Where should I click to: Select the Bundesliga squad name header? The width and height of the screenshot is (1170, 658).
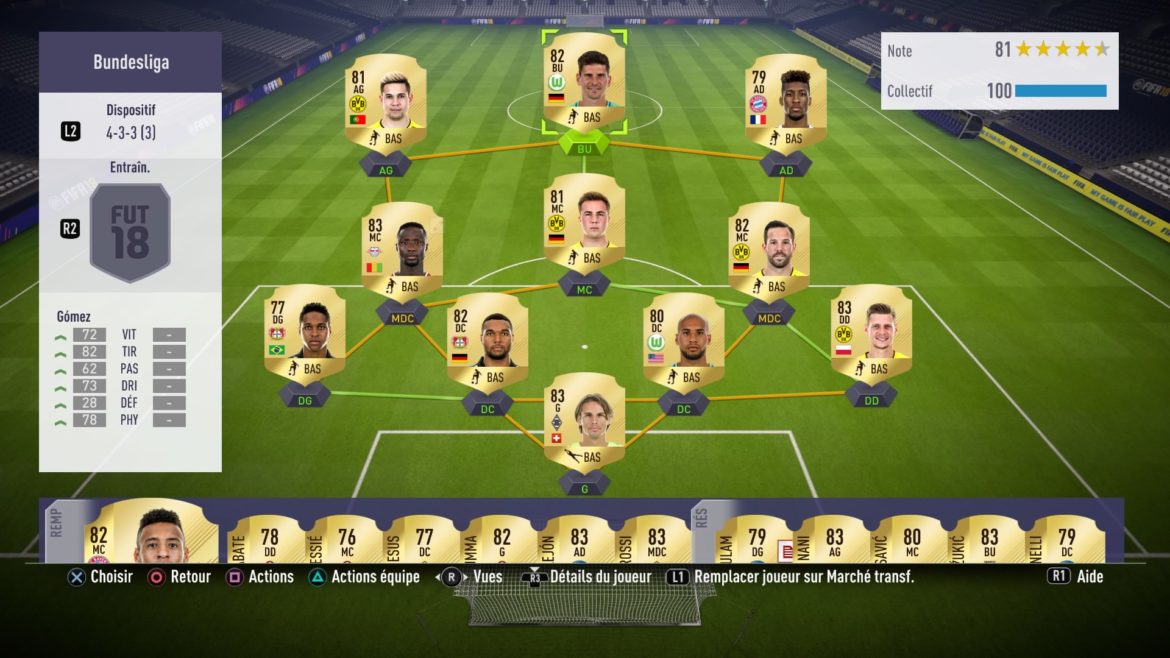[130, 62]
